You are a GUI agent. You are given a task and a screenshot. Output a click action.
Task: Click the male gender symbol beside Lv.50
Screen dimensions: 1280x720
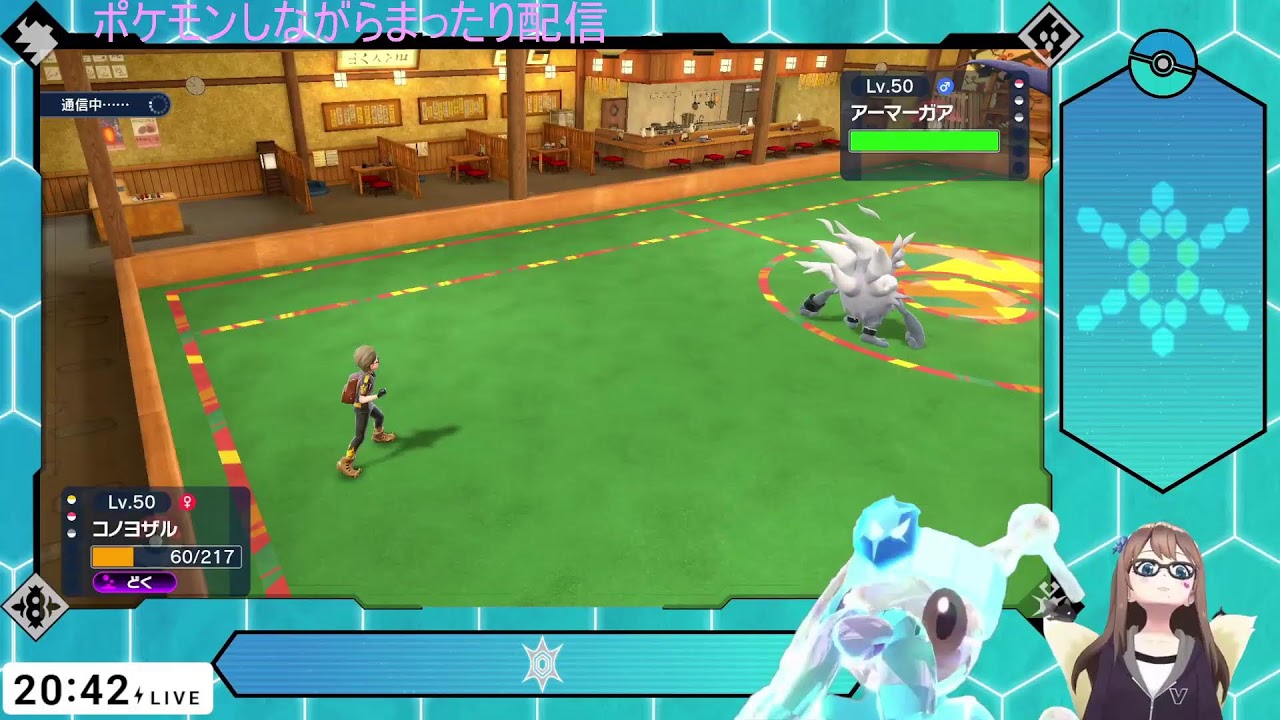[x=945, y=87]
